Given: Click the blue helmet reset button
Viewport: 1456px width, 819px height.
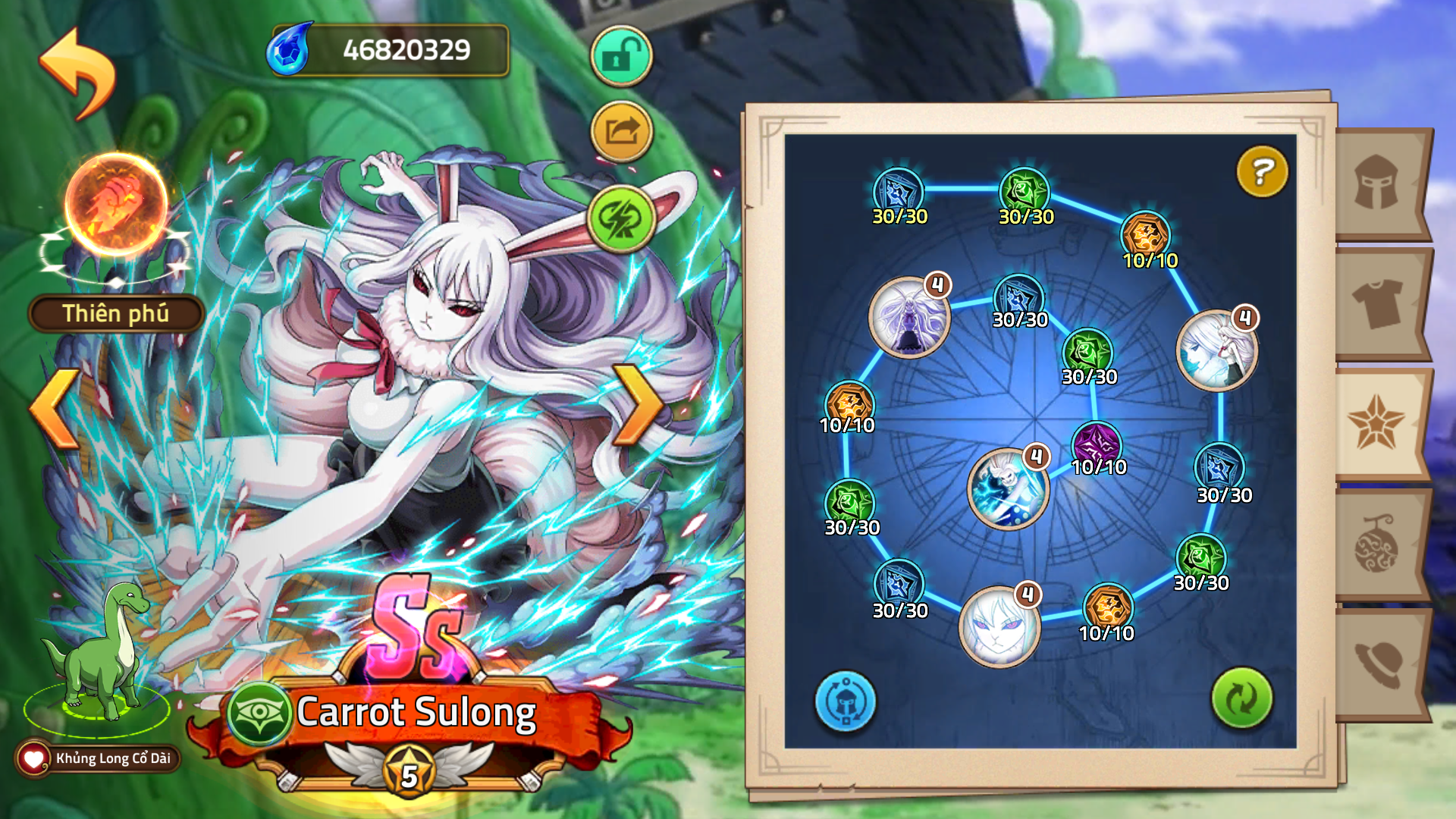Looking at the screenshot, I should pos(846,701).
